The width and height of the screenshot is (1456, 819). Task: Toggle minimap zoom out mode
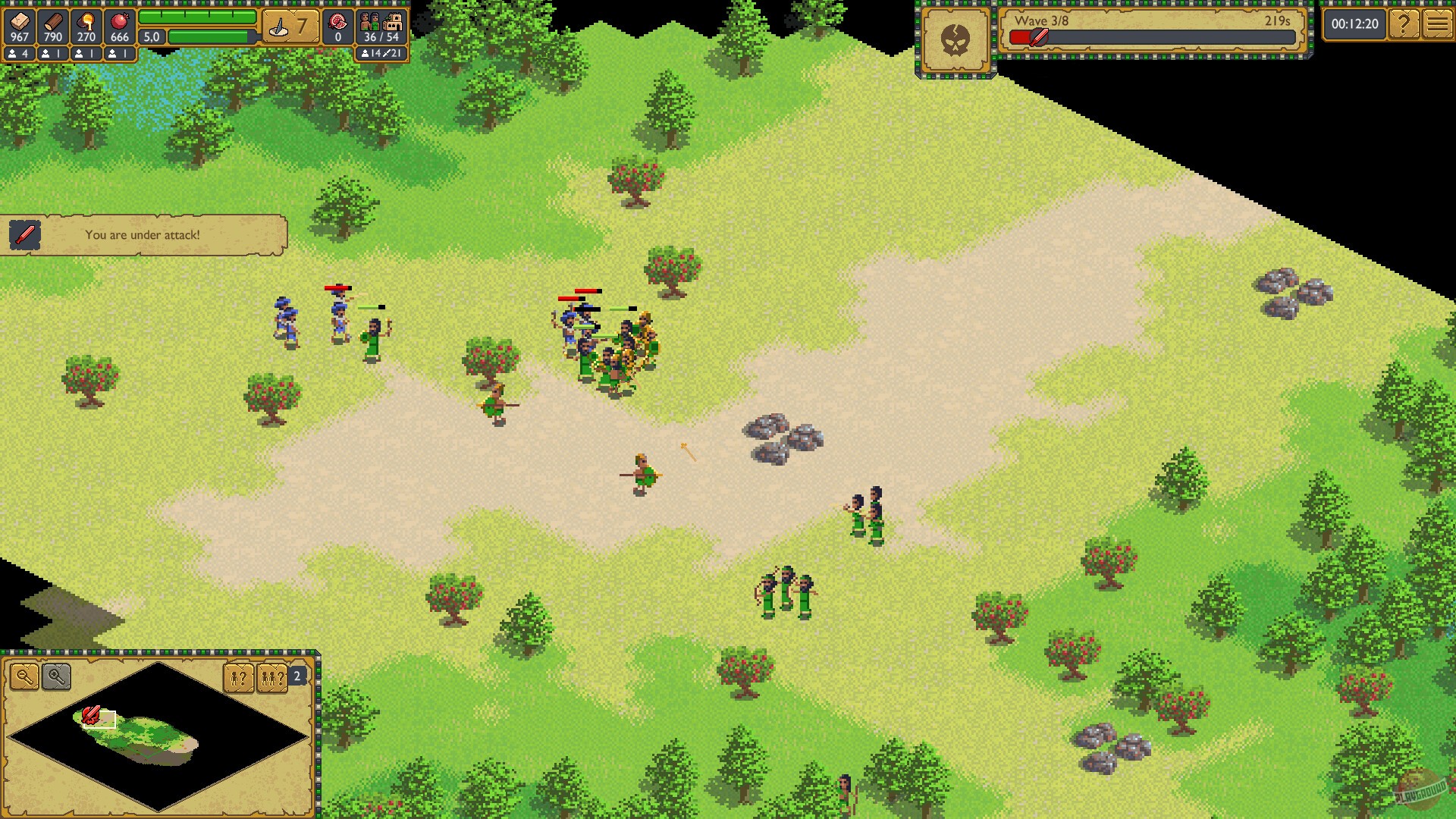point(25,676)
